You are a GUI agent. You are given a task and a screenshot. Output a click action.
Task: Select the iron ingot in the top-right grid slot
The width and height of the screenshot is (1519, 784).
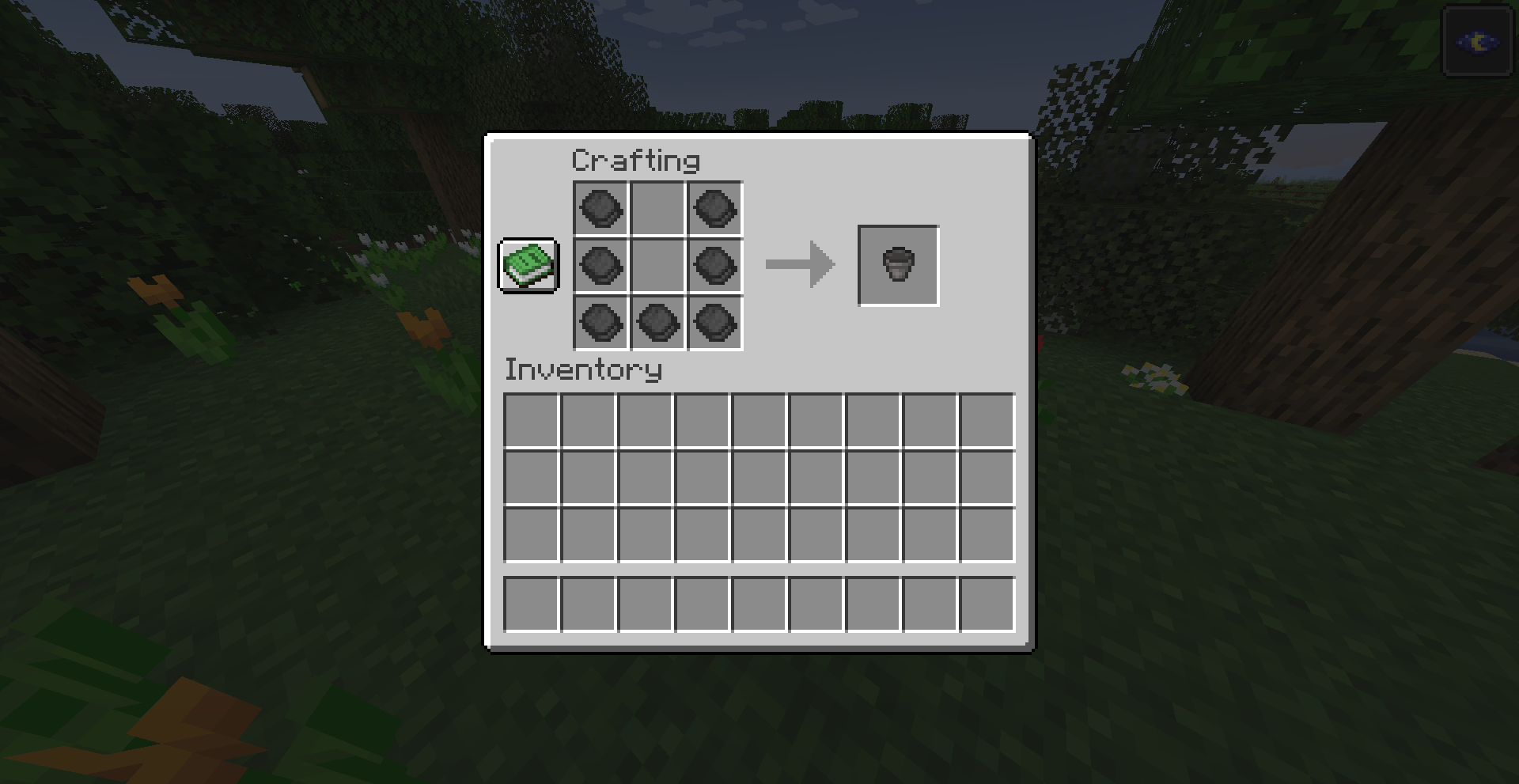[x=714, y=210]
